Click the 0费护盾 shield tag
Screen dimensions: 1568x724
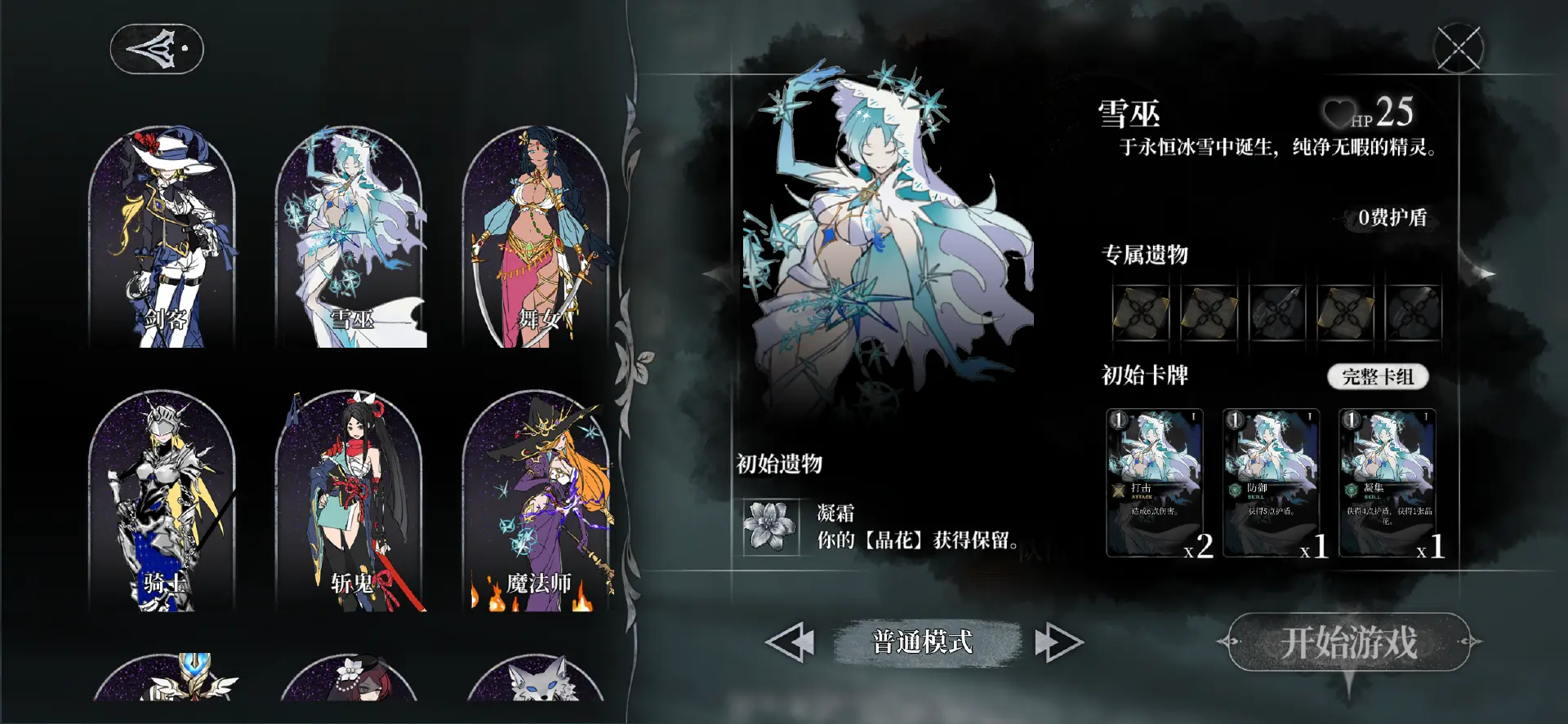(1393, 219)
